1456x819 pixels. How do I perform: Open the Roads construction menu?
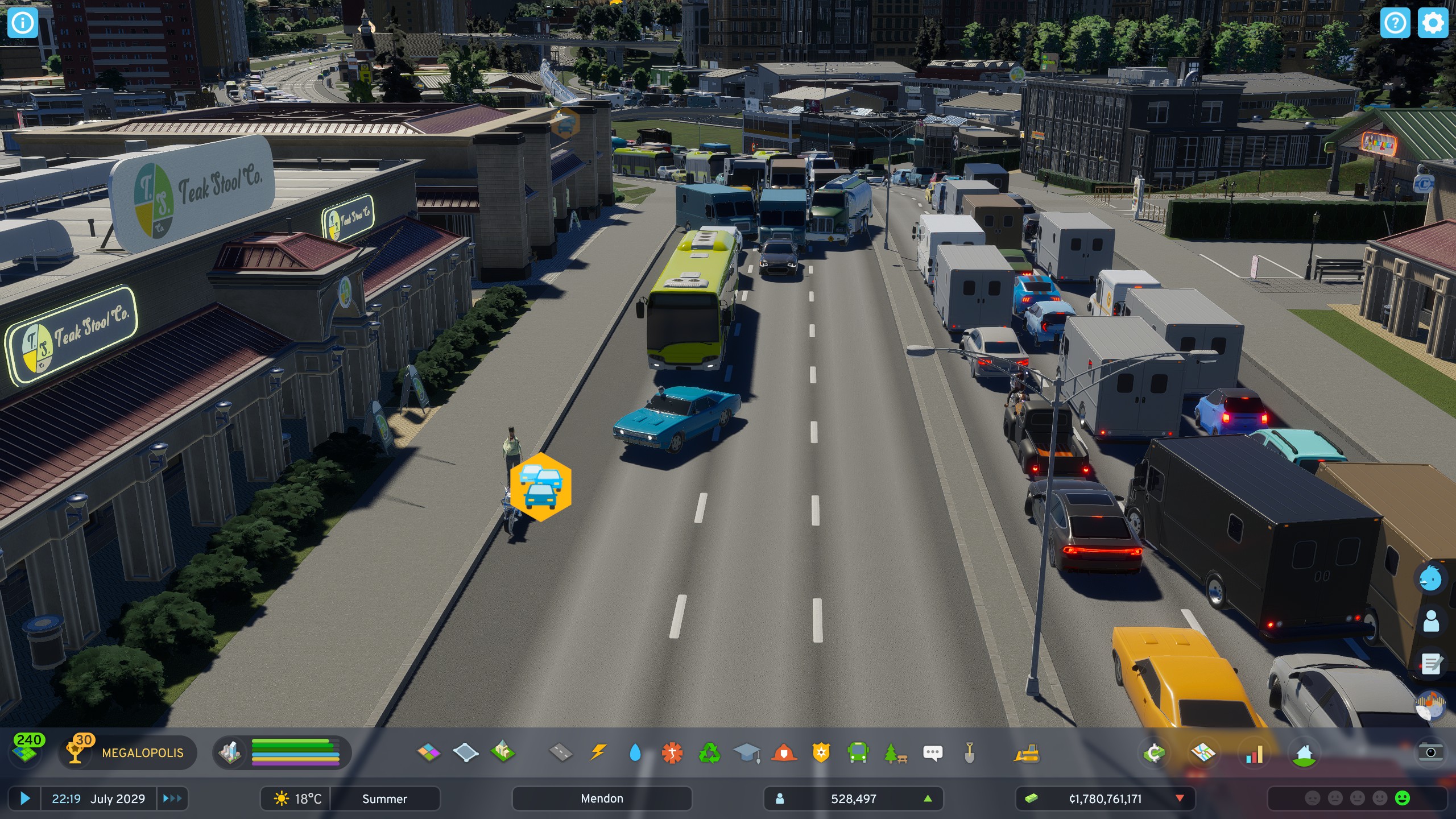(562, 754)
